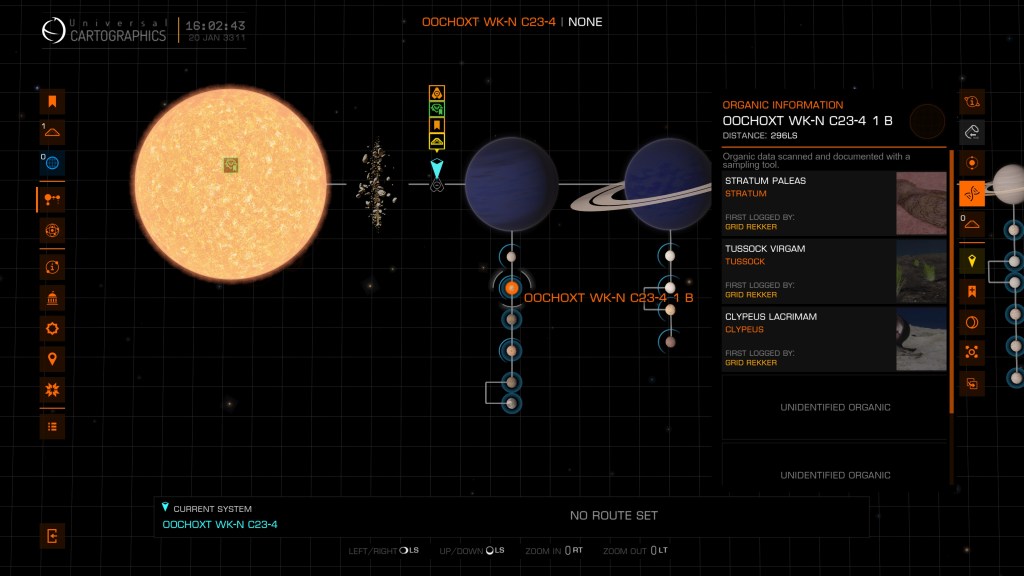1024x576 pixels.
Task: Click the highlighted orange moon OOCHOXT 1 B
Action: pos(511,288)
